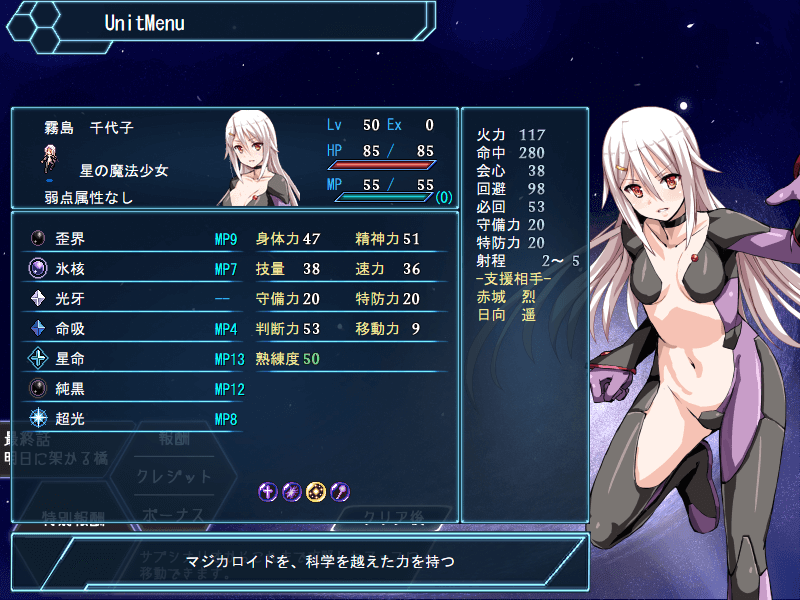Select the 超光 skill row
Viewport: 800px width, 600px height.
click(x=130, y=419)
